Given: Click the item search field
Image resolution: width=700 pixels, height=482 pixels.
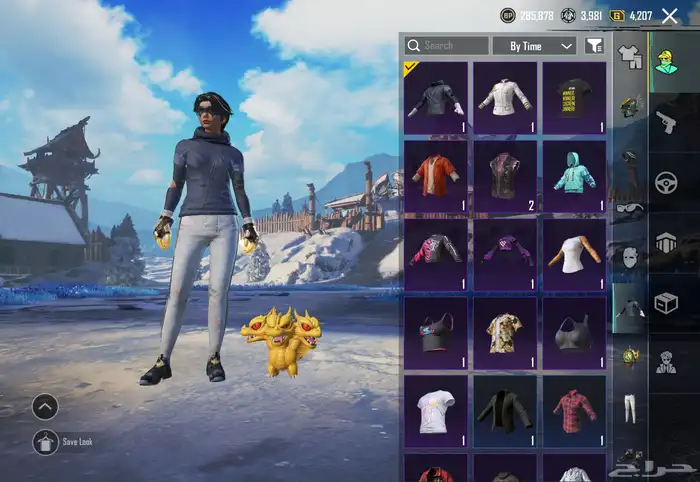Looking at the screenshot, I should [x=447, y=46].
